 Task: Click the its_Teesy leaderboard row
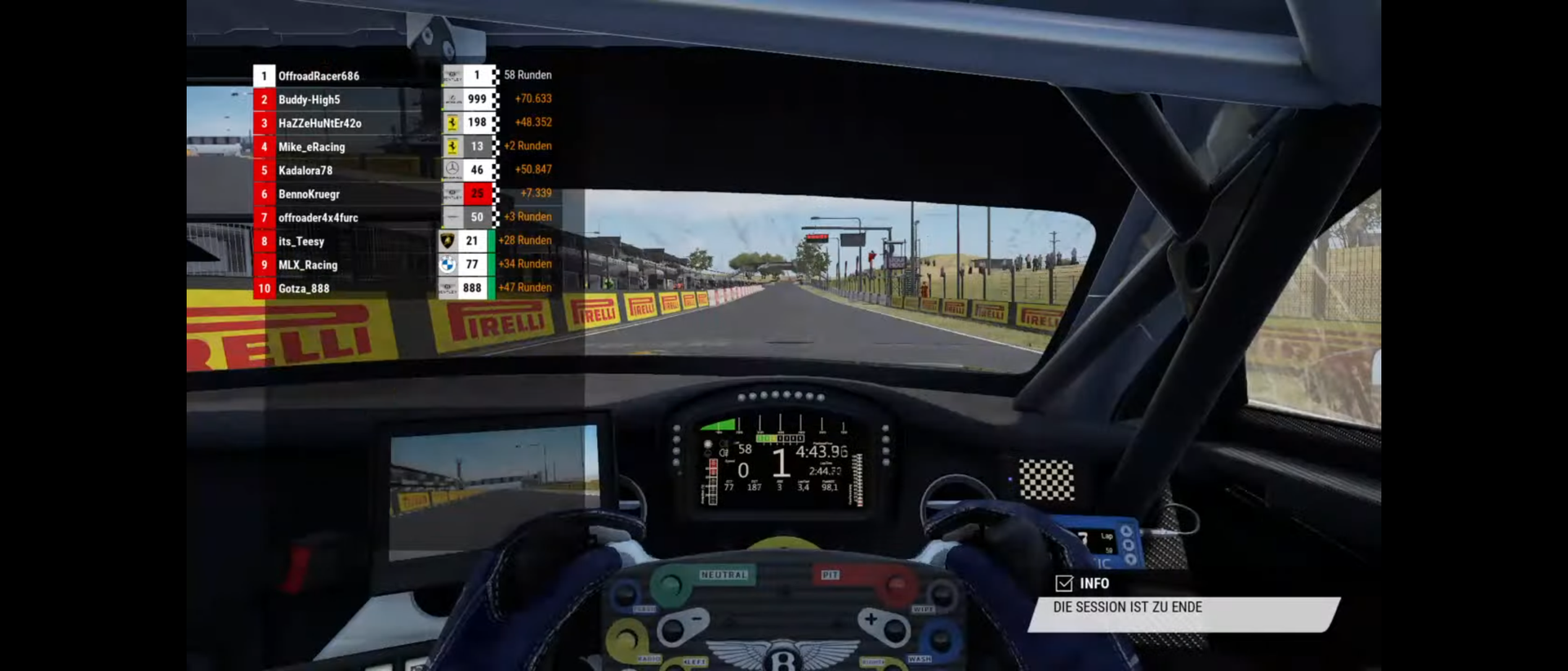(301, 242)
